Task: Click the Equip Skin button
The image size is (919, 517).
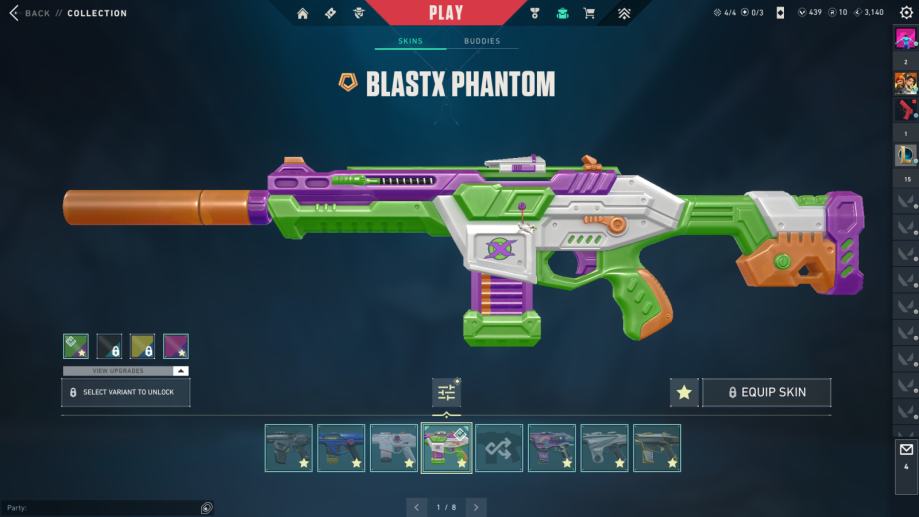Action: click(766, 392)
